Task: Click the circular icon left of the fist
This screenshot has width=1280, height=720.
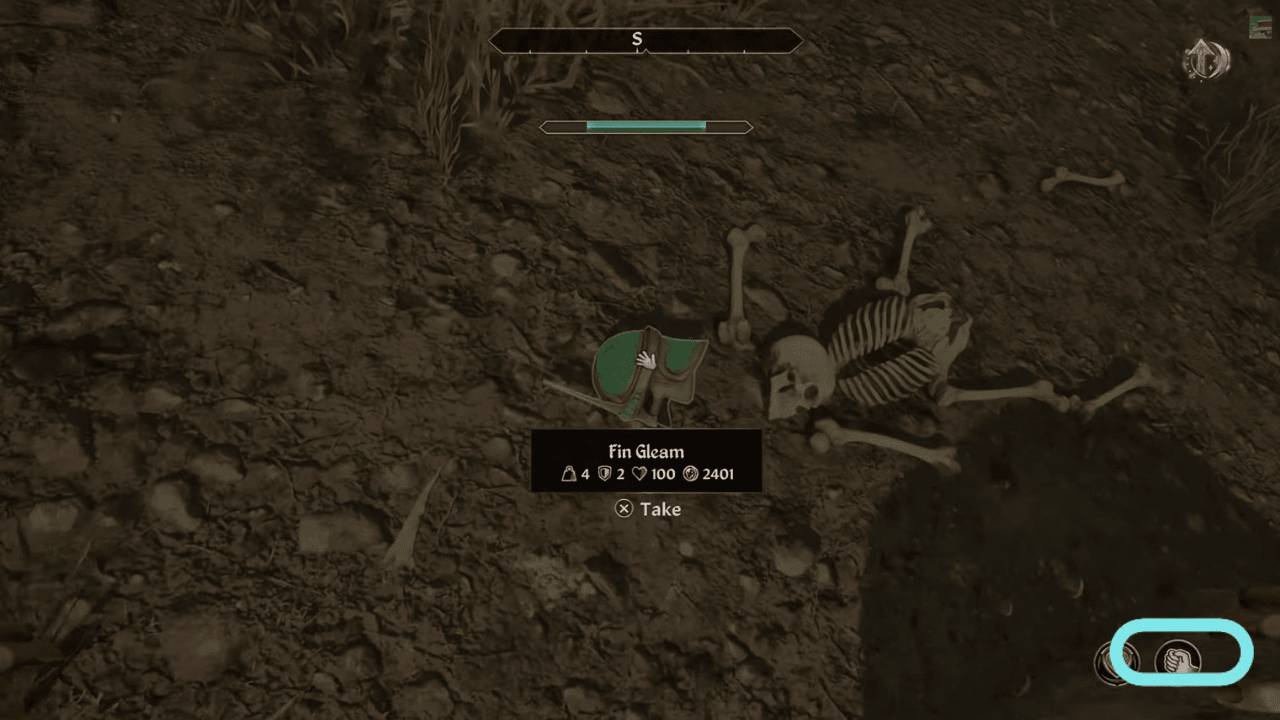Action: 1122,662
